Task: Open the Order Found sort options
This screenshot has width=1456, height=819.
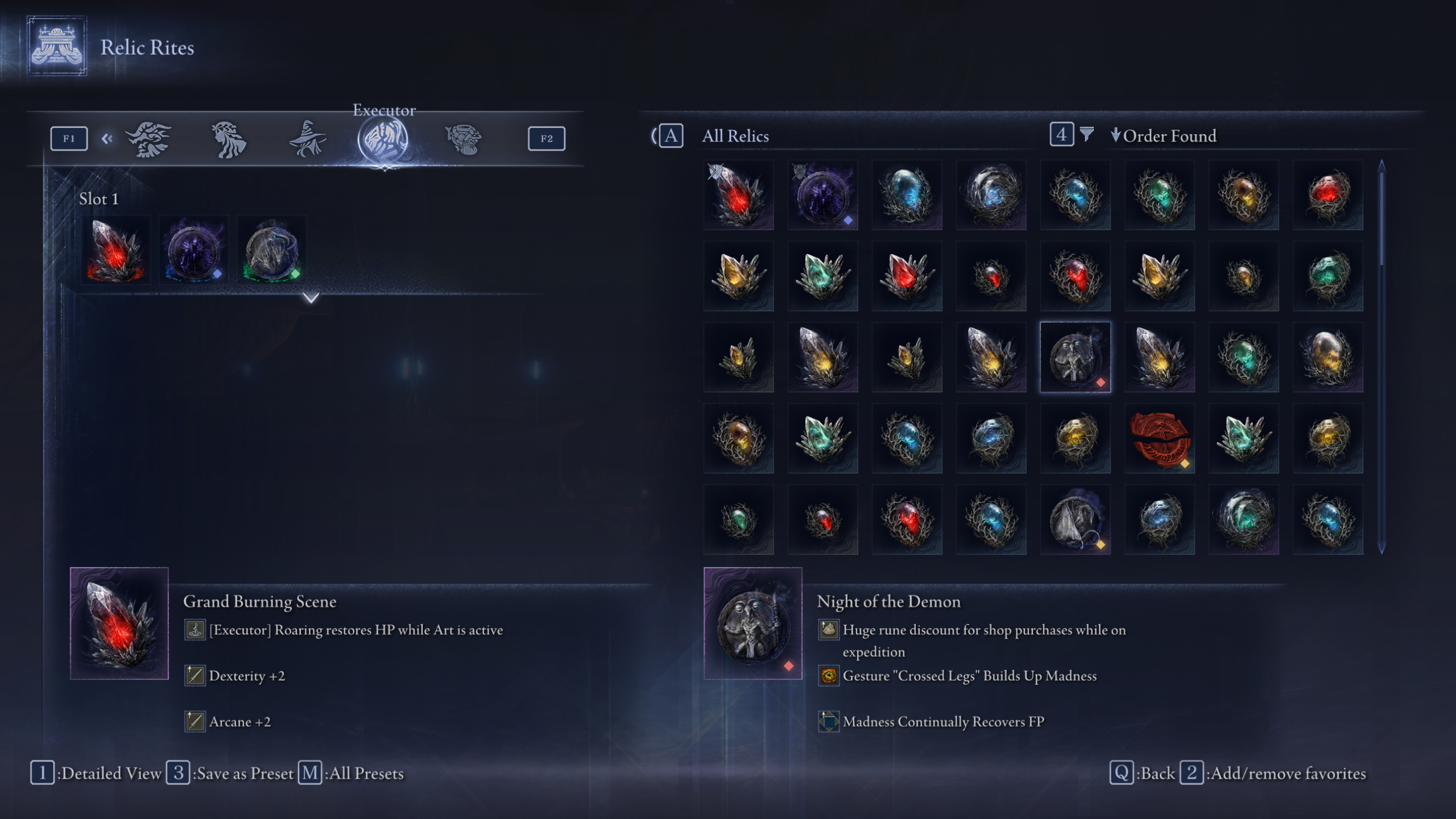Action: (1172, 136)
